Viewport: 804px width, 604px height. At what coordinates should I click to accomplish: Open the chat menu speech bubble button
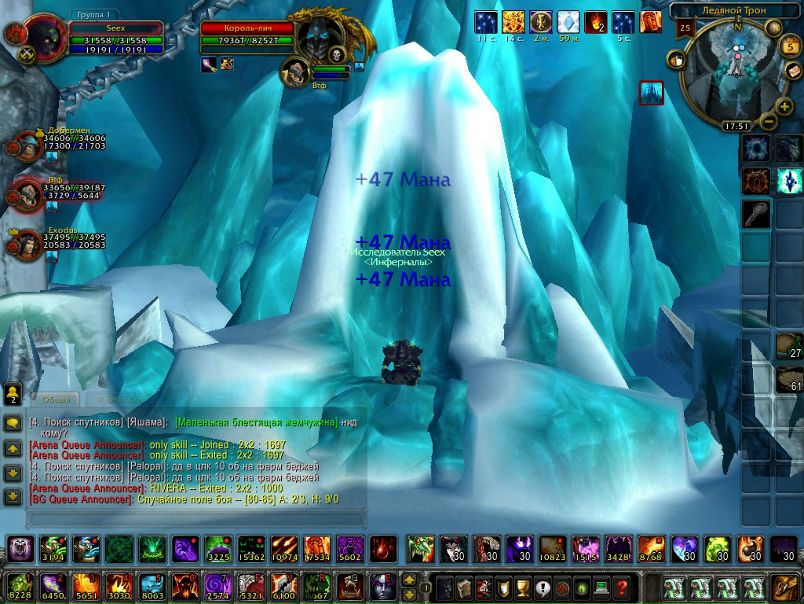(13, 424)
